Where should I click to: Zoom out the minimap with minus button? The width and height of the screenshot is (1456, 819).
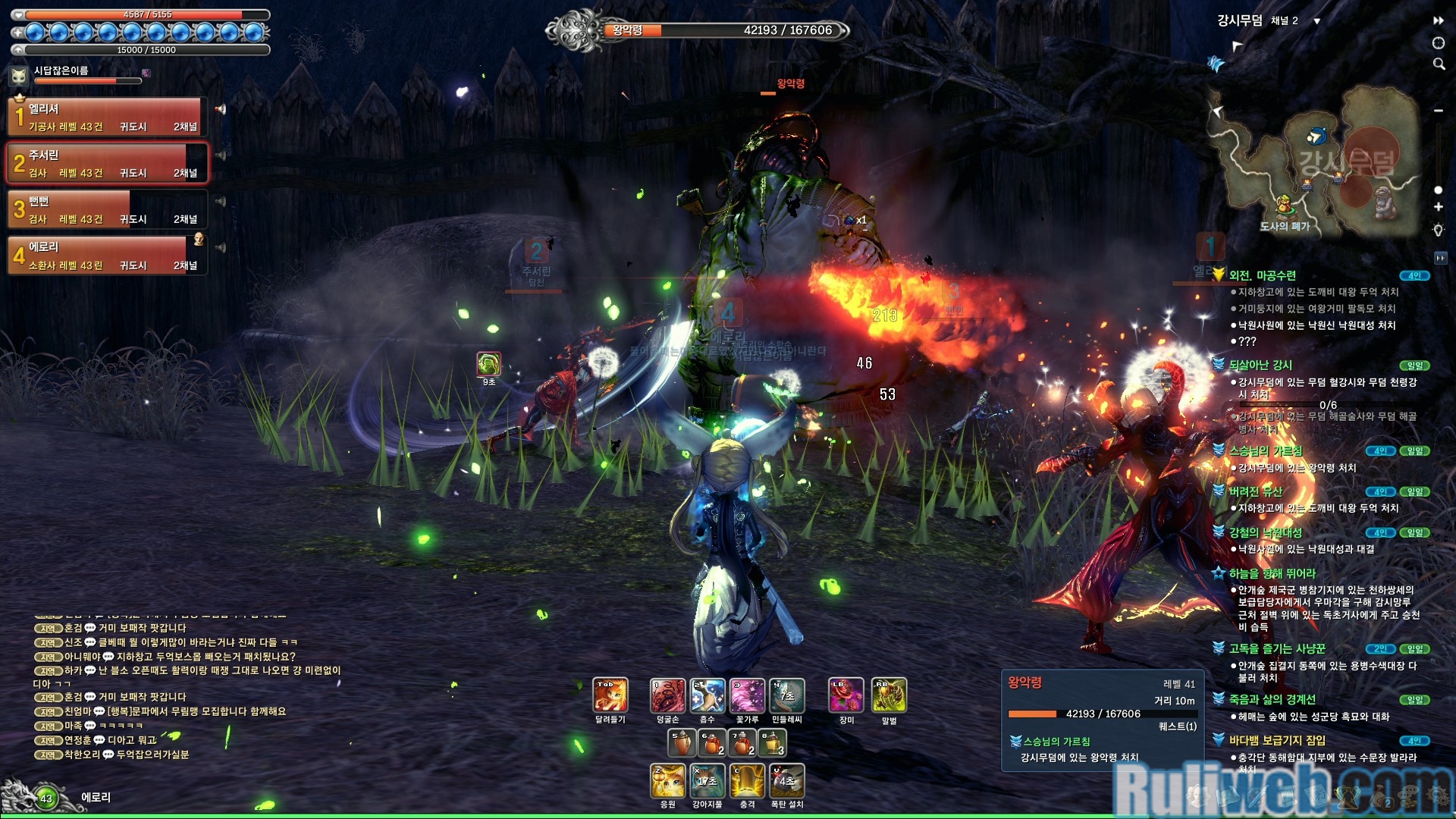(x=1438, y=111)
